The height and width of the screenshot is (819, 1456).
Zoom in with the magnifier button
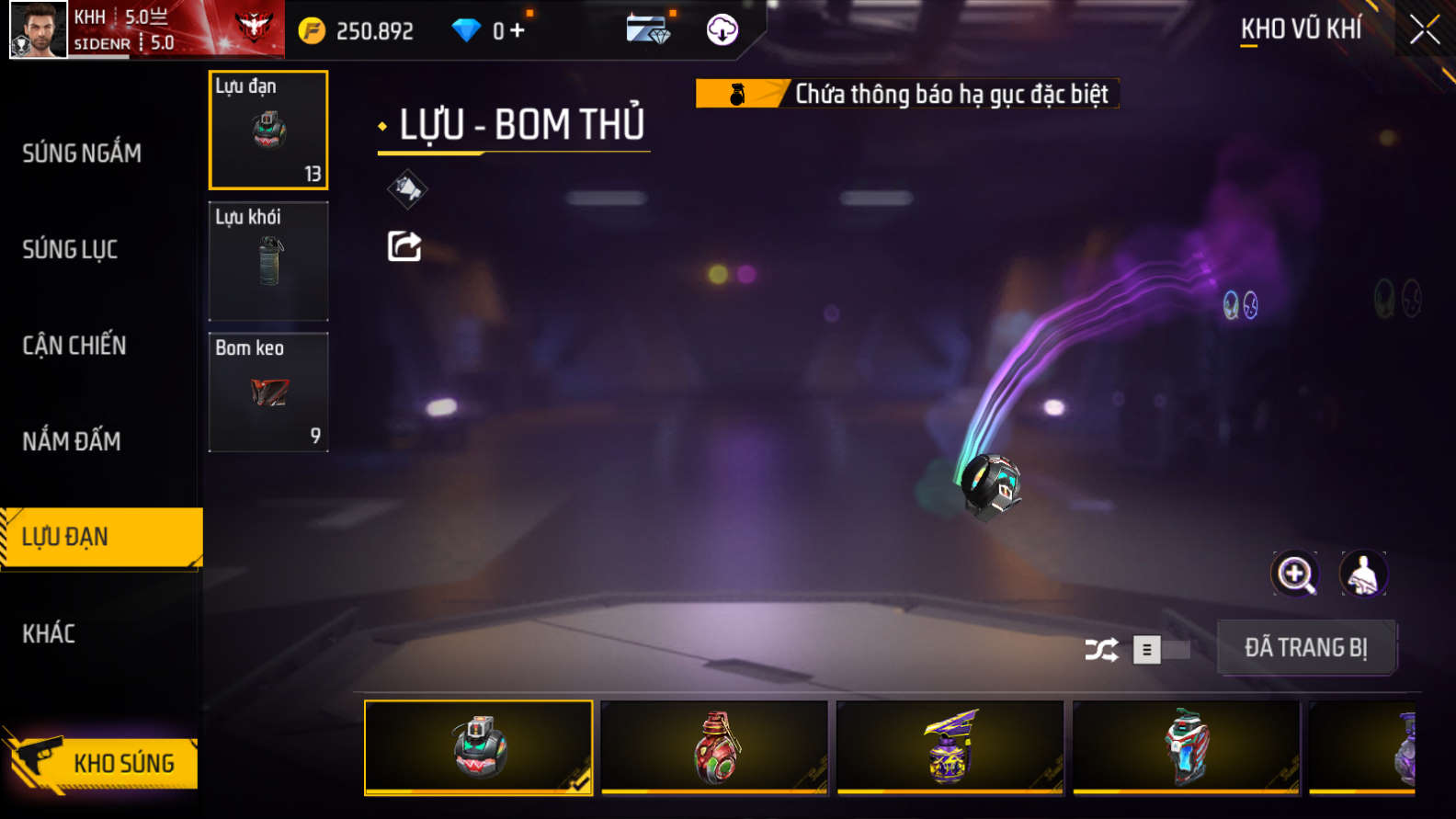(x=1295, y=574)
